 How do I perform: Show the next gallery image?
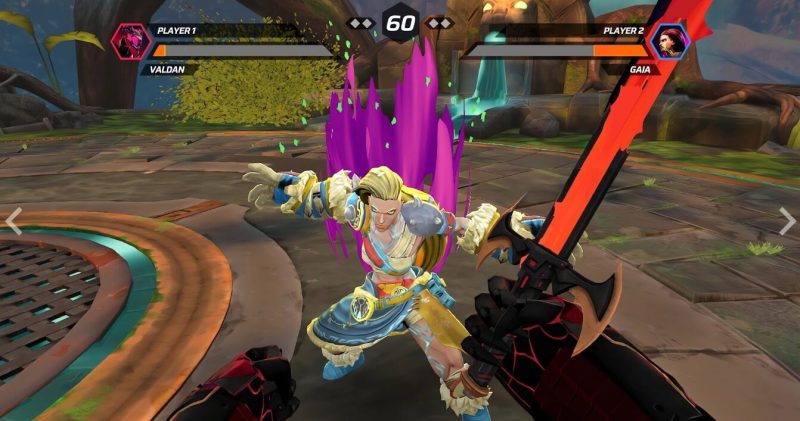click(787, 221)
